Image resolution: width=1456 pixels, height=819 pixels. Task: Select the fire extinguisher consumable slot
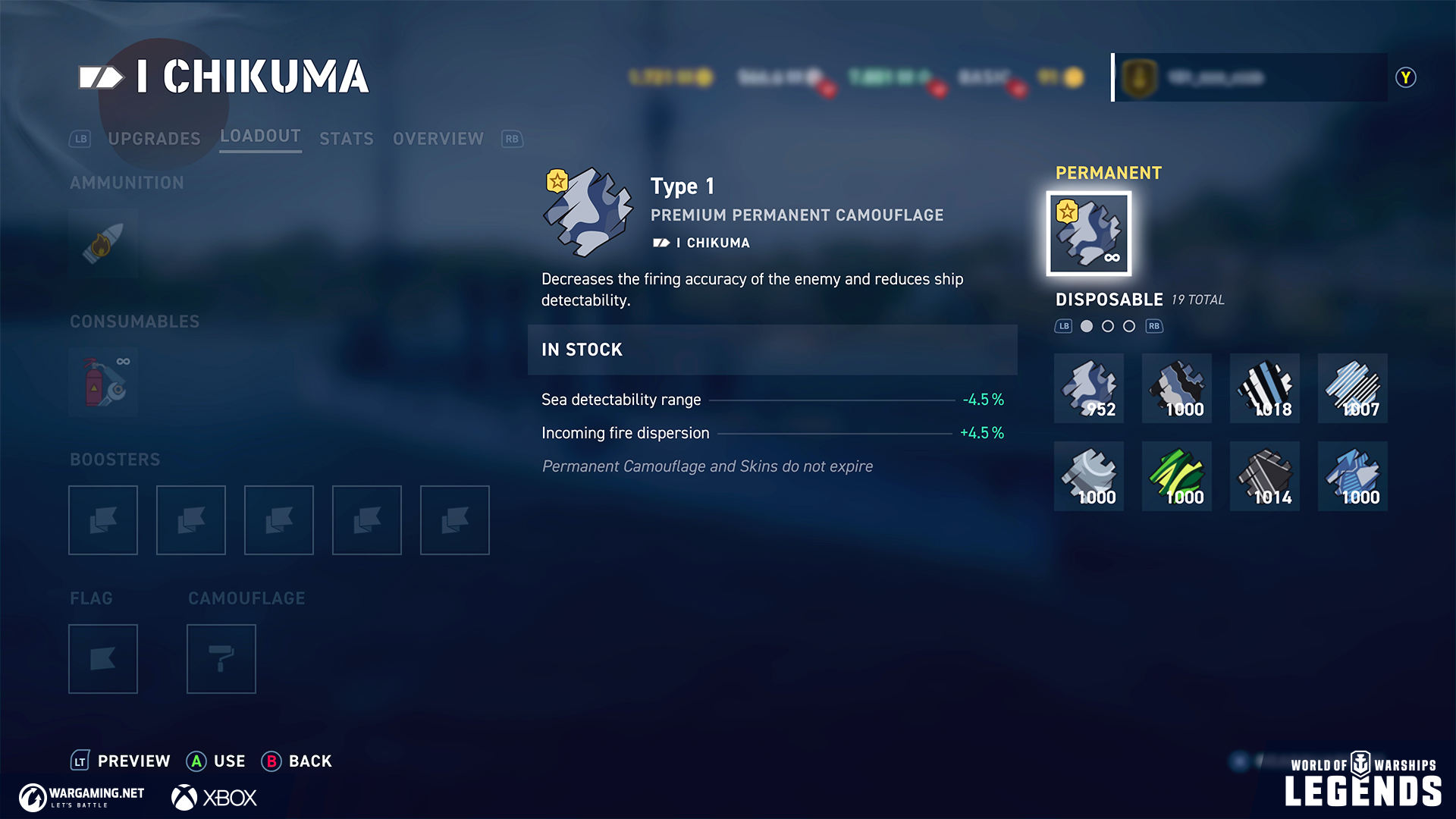(103, 382)
